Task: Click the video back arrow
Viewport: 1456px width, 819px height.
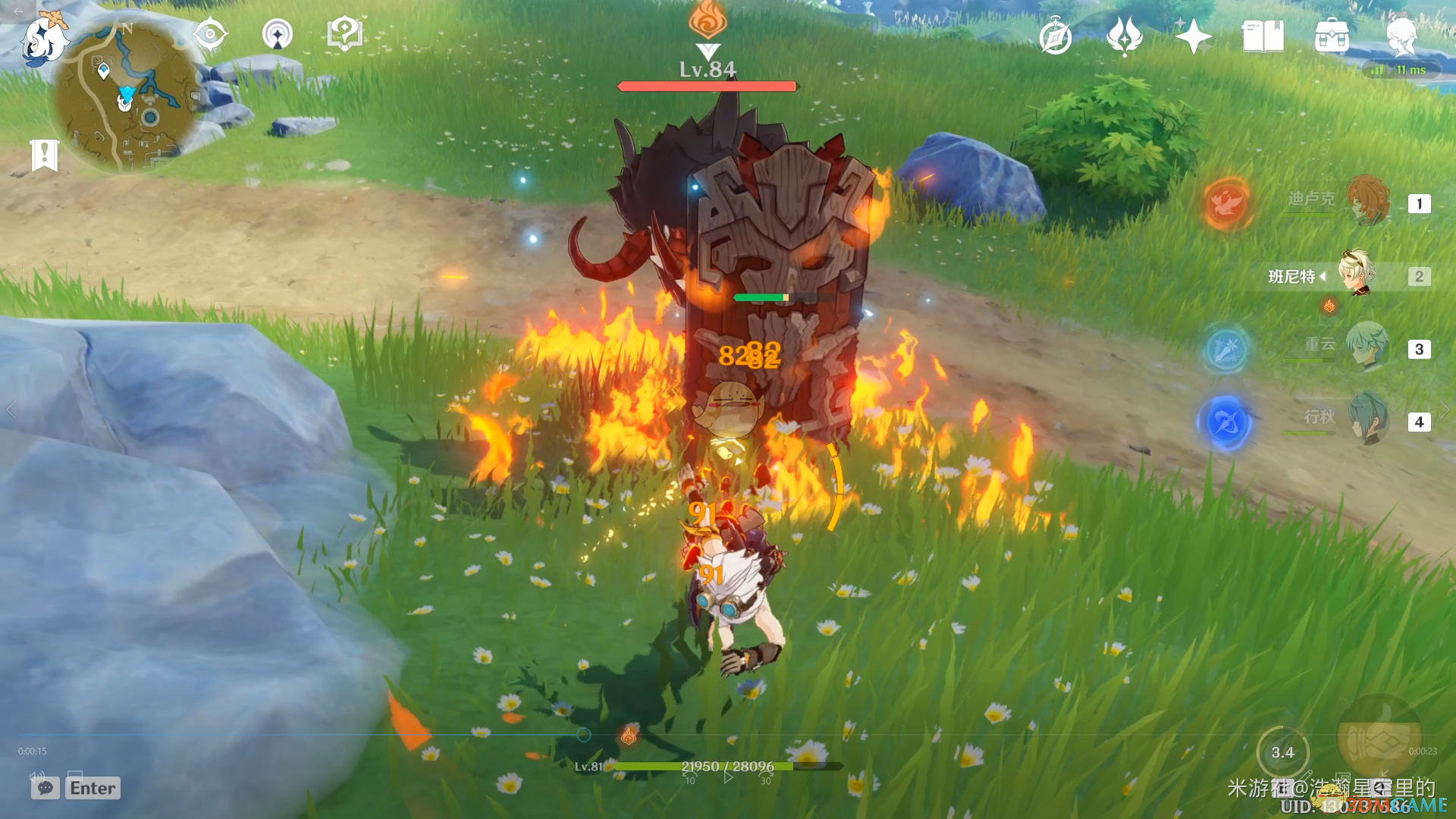Action: [17, 11]
